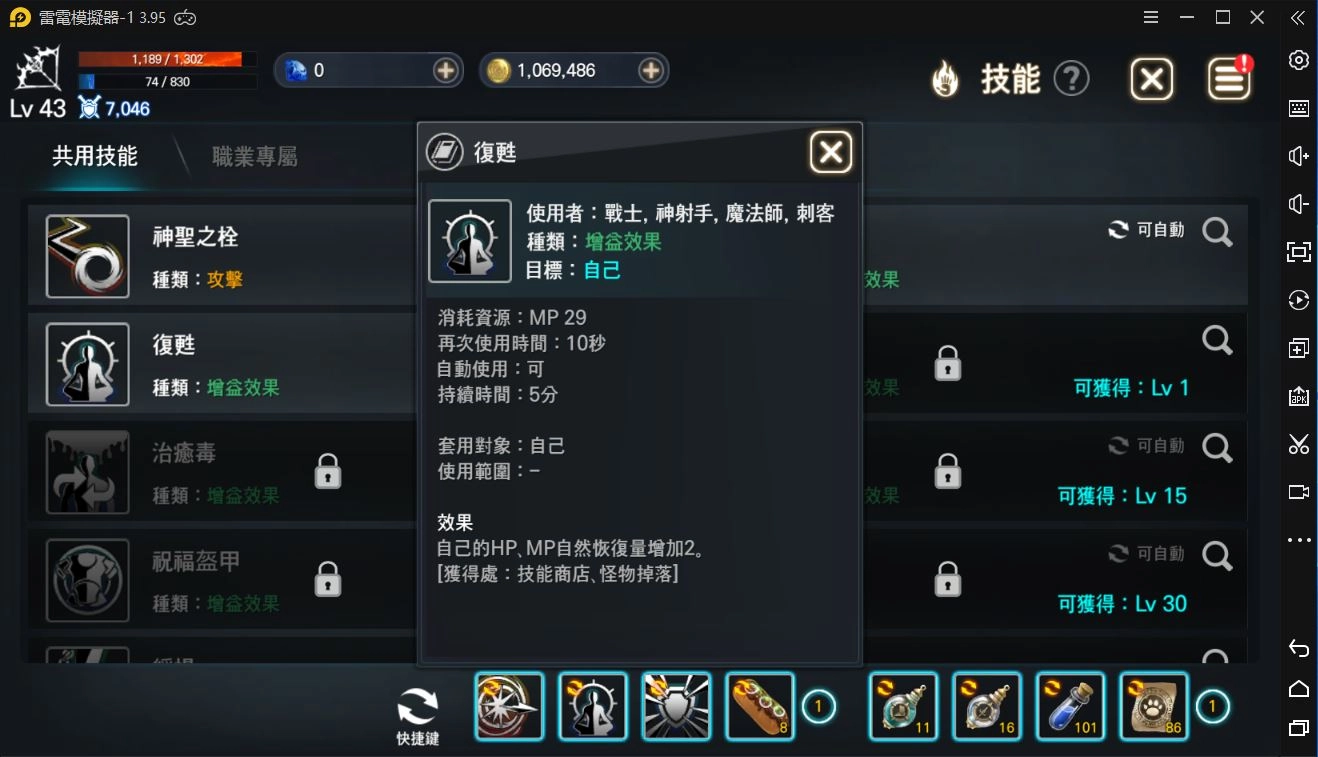Click the 復甦 skill icon in the popup
Screen dimensions: 1318x757
click(470, 240)
